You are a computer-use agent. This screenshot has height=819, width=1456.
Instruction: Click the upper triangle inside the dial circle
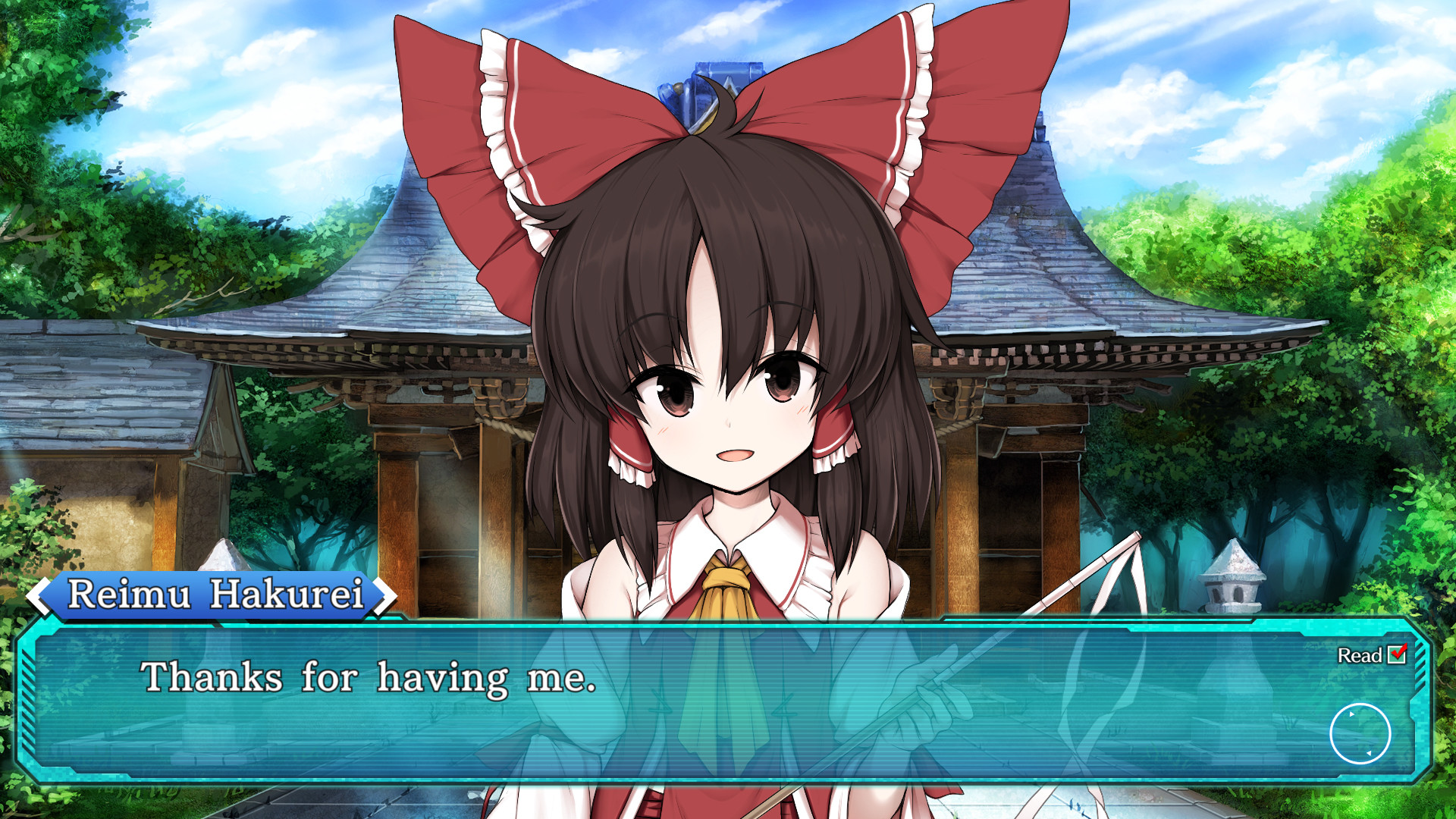(1351, 714)
